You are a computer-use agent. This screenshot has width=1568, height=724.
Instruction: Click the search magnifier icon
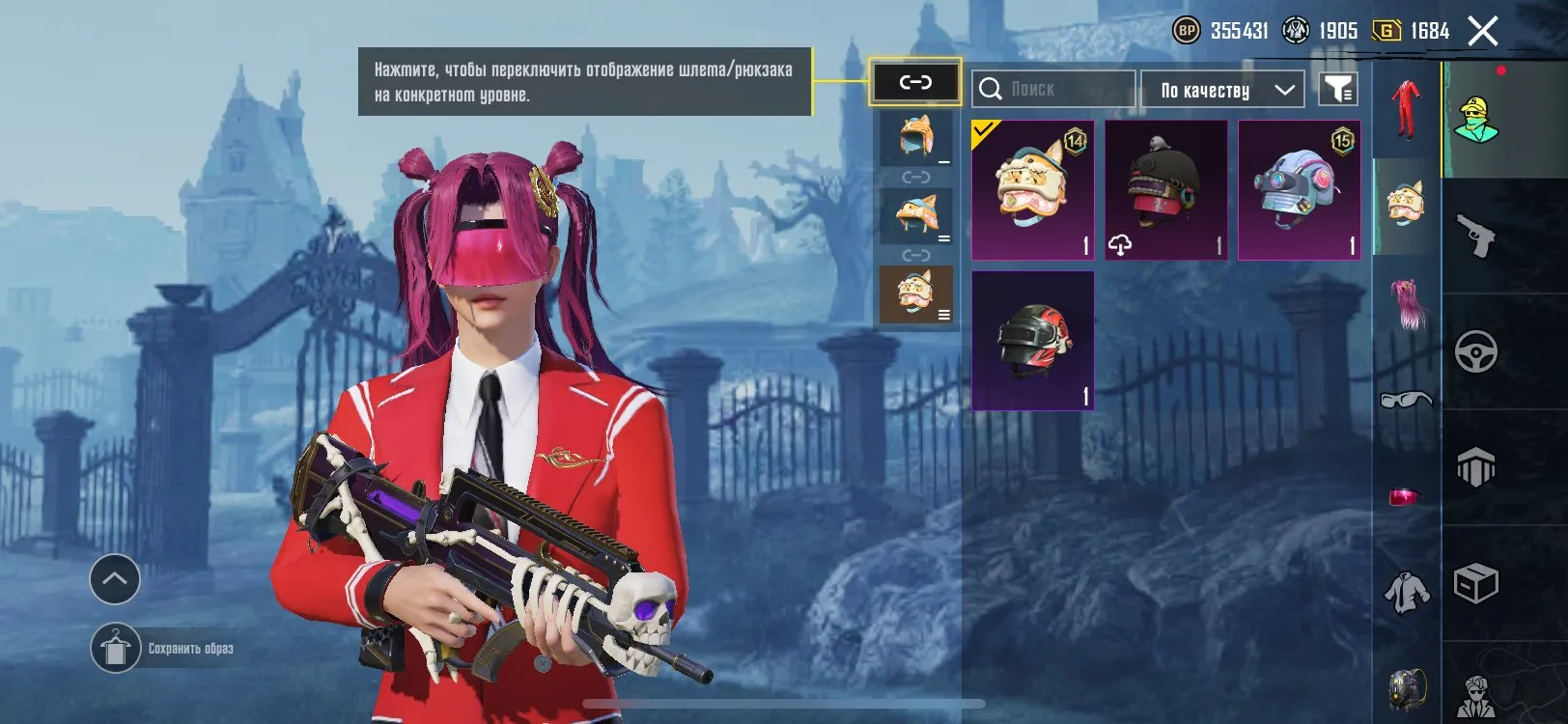point(992,89)
